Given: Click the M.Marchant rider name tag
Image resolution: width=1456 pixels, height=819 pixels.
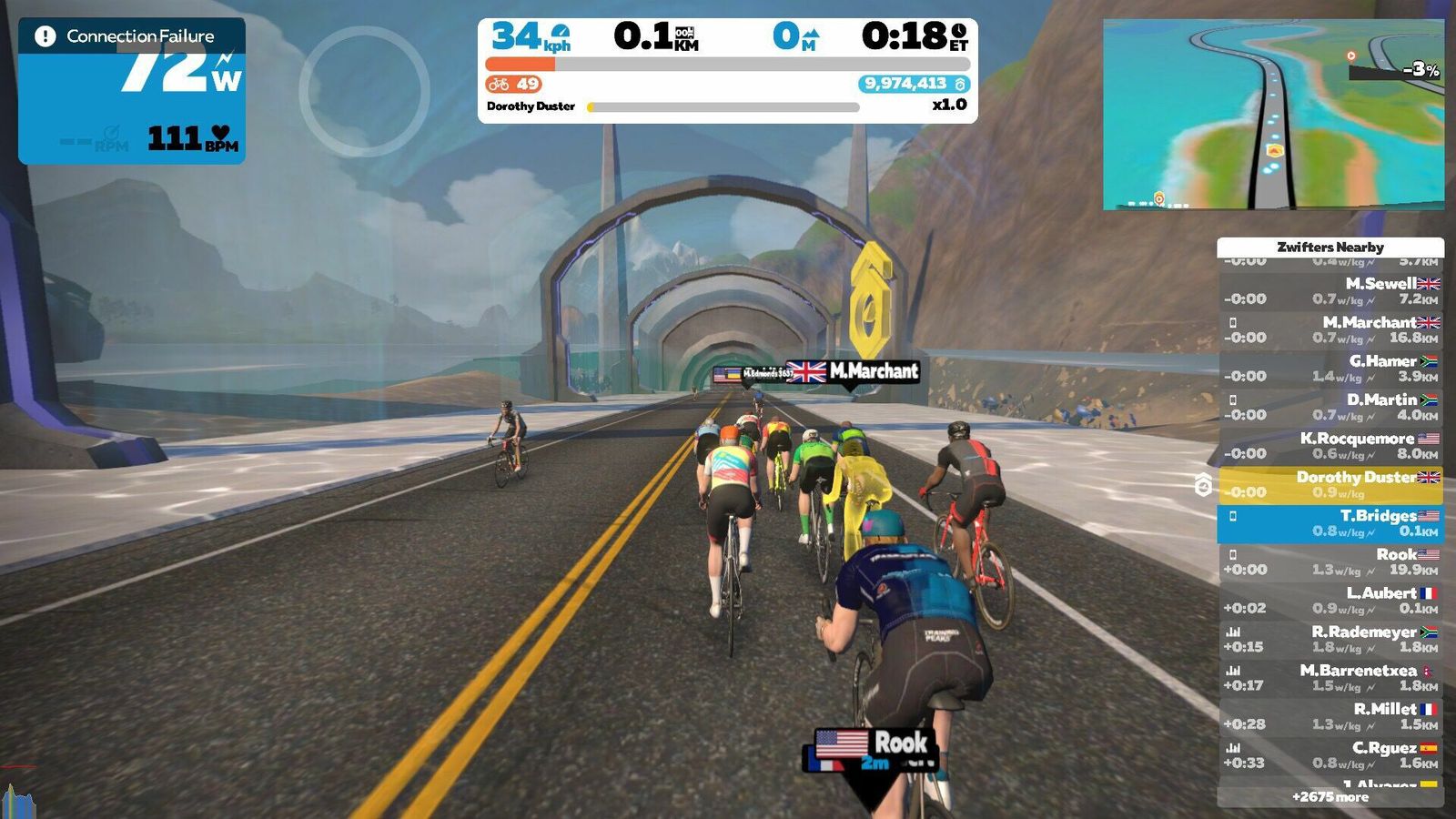Looking at the screenshot, I should pyautogui.click(x=852, y=371).
